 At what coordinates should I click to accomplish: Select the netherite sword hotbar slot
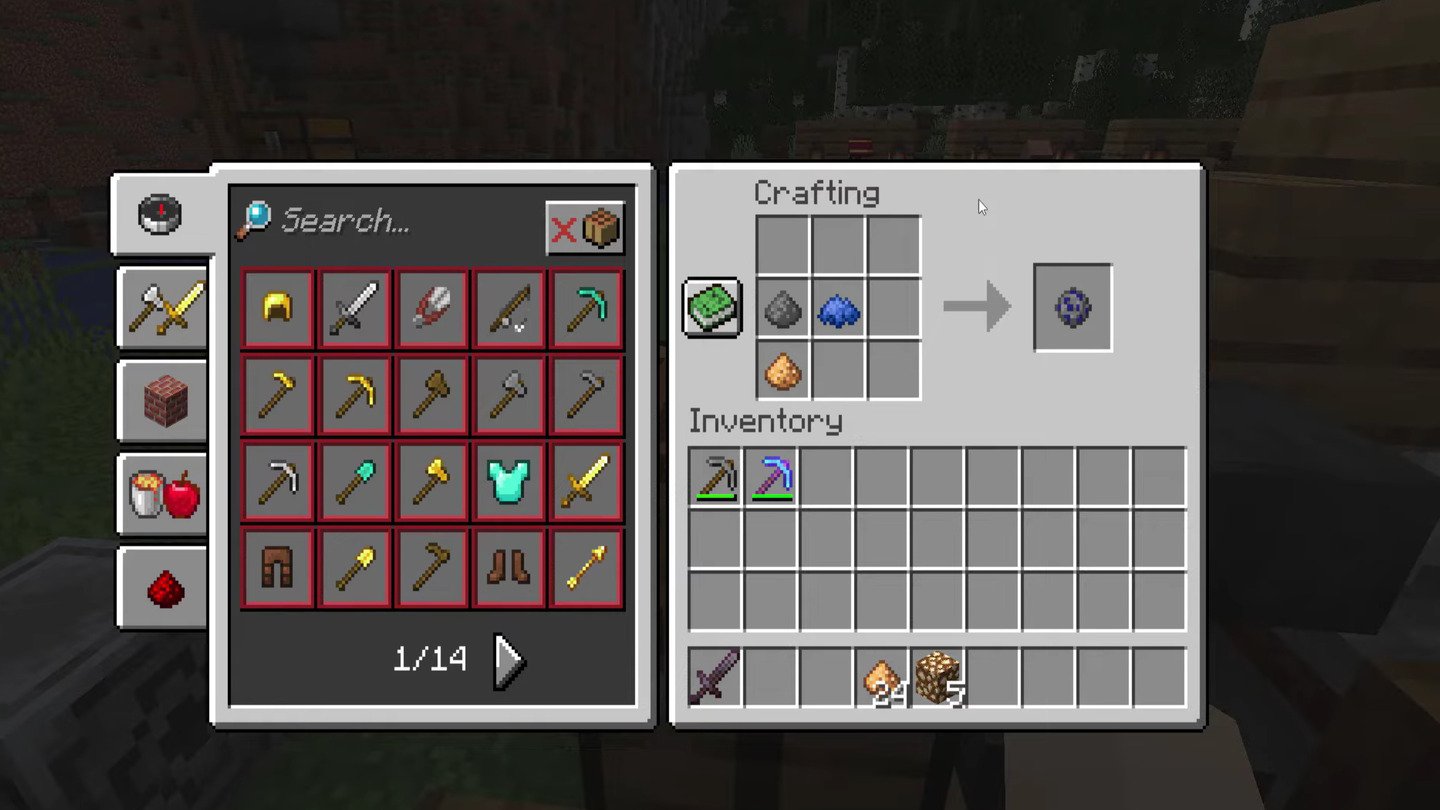click(715, 677)
